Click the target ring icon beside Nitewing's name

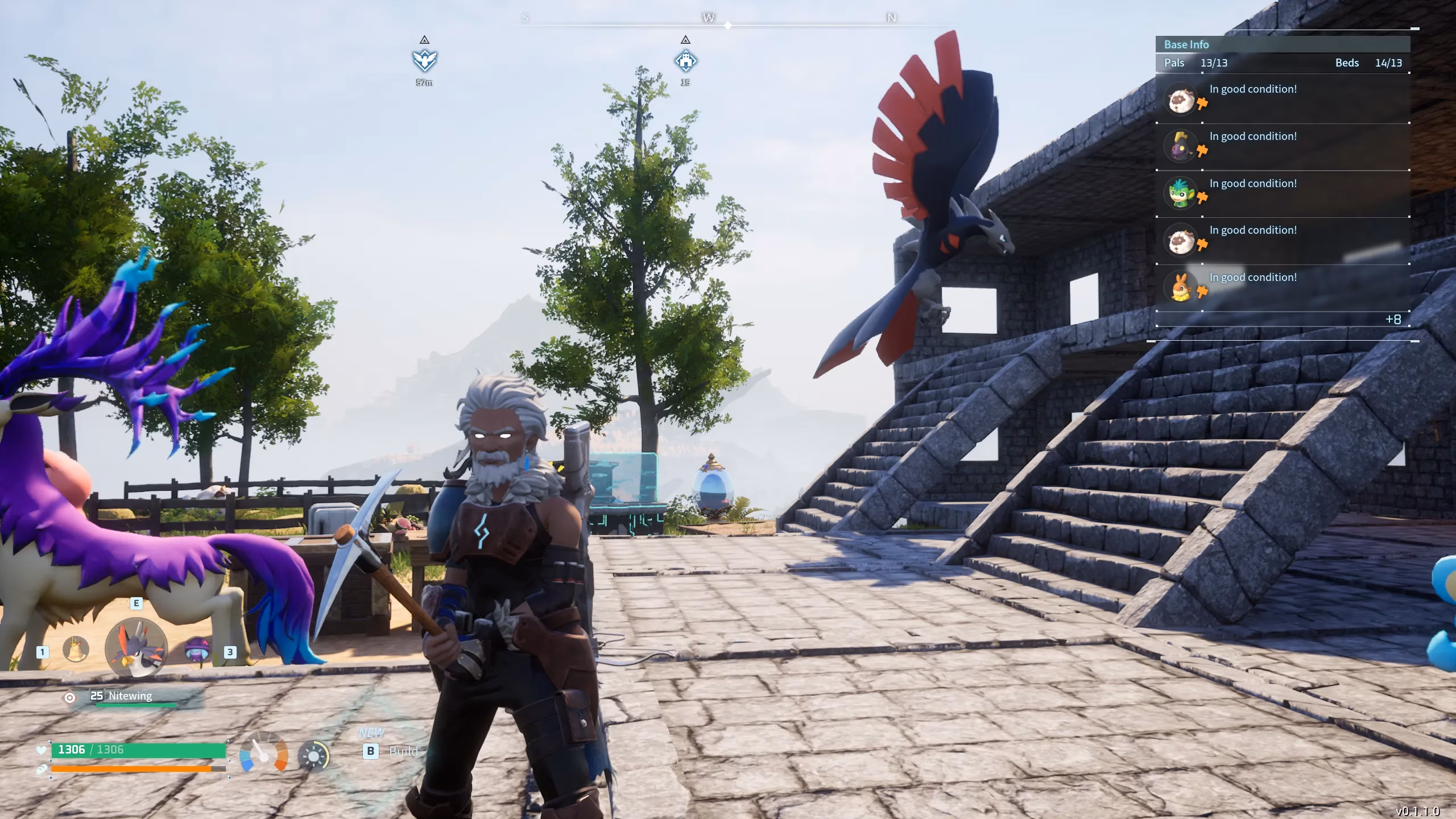click(69, 697)
